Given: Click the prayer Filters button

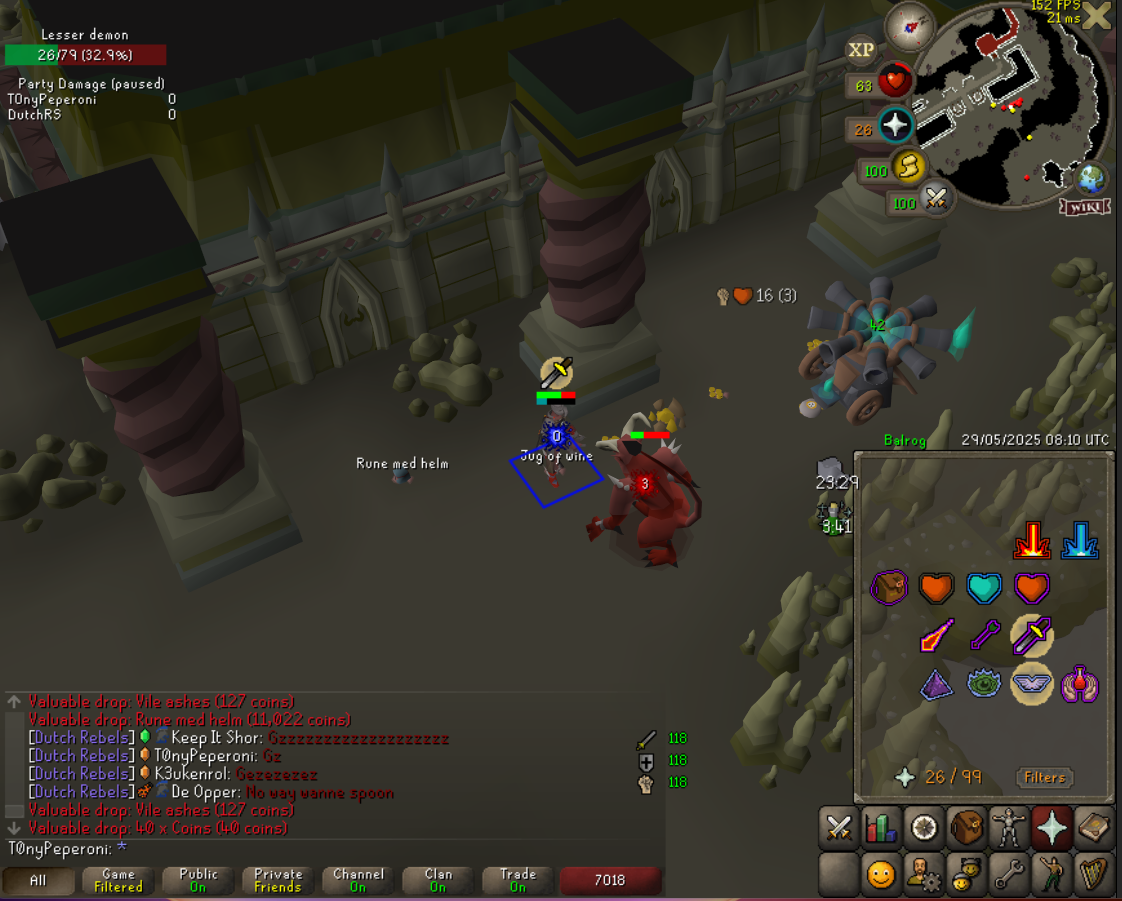Looking at the screenshot, I should [x=1045, y=777].
